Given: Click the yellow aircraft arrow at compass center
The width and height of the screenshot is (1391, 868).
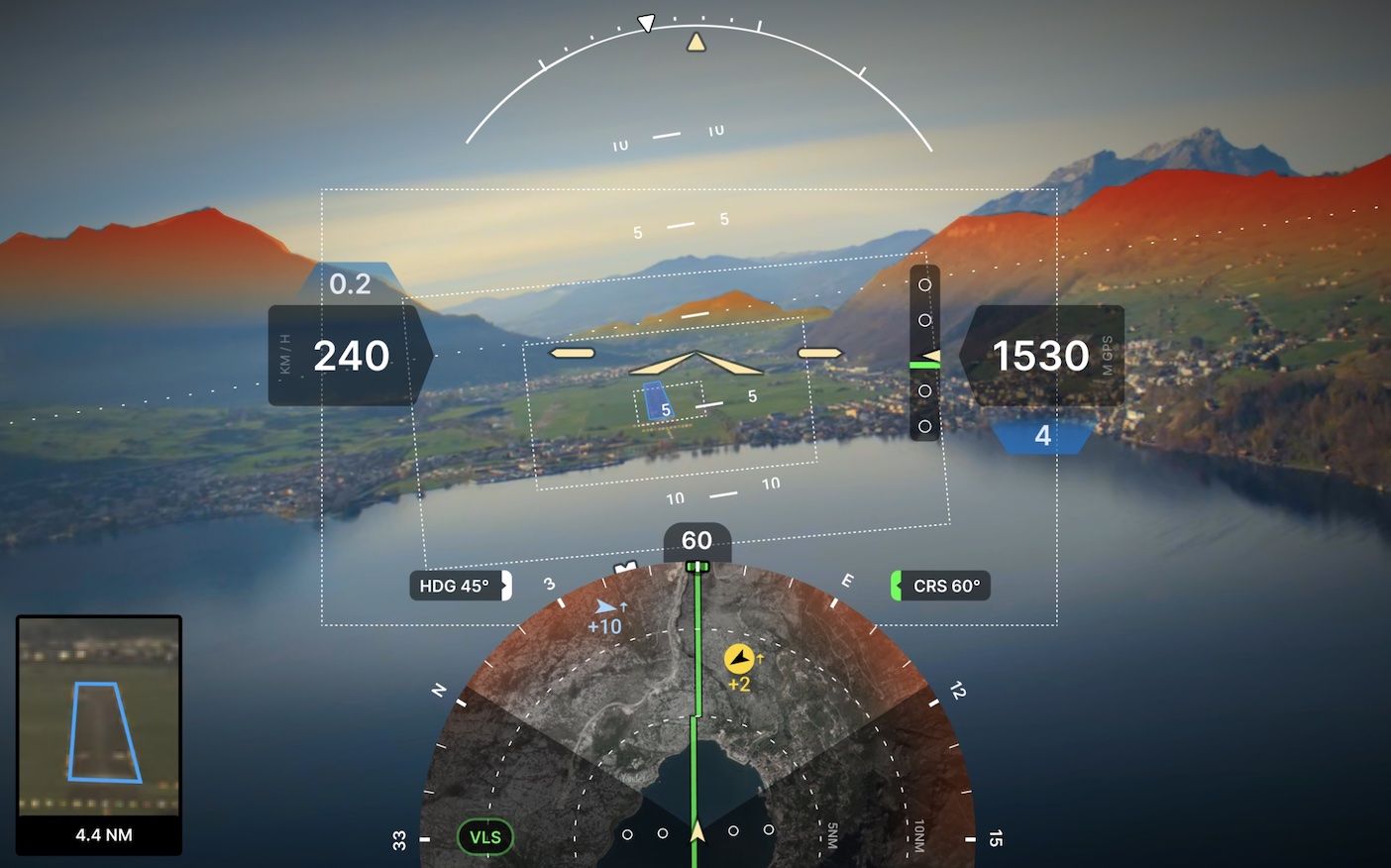Looking at the screenshot, I should click(x=696, y=832).
